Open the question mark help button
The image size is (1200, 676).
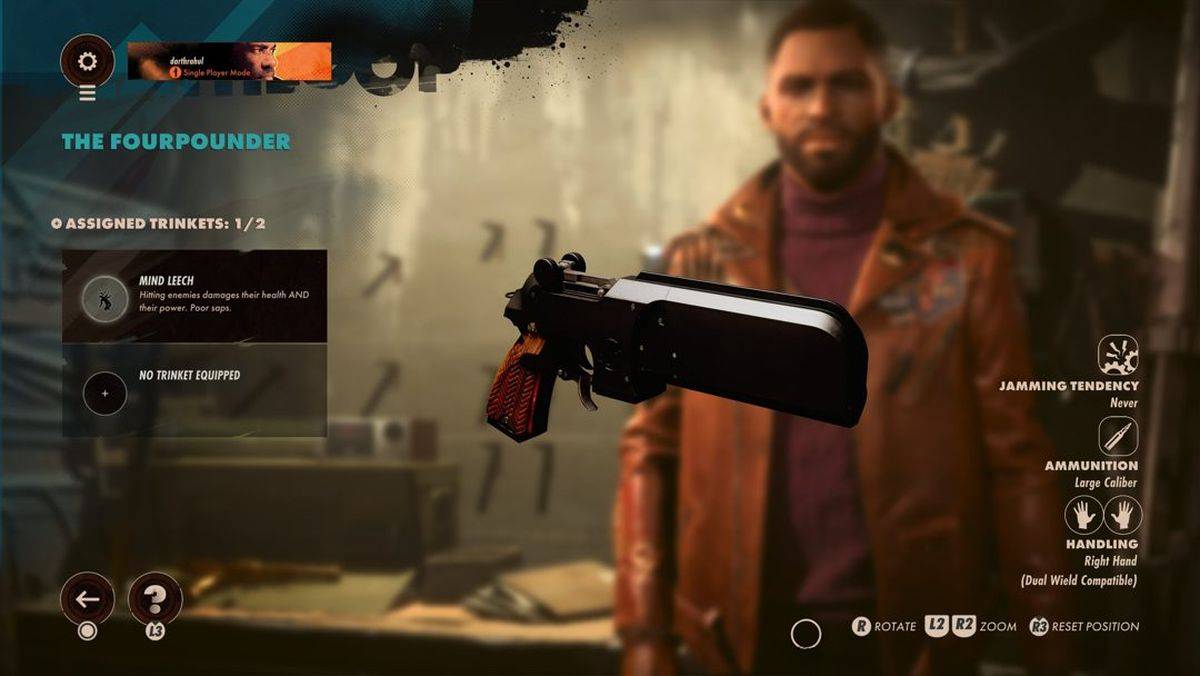pyautogui.click(x=155, y=600)
